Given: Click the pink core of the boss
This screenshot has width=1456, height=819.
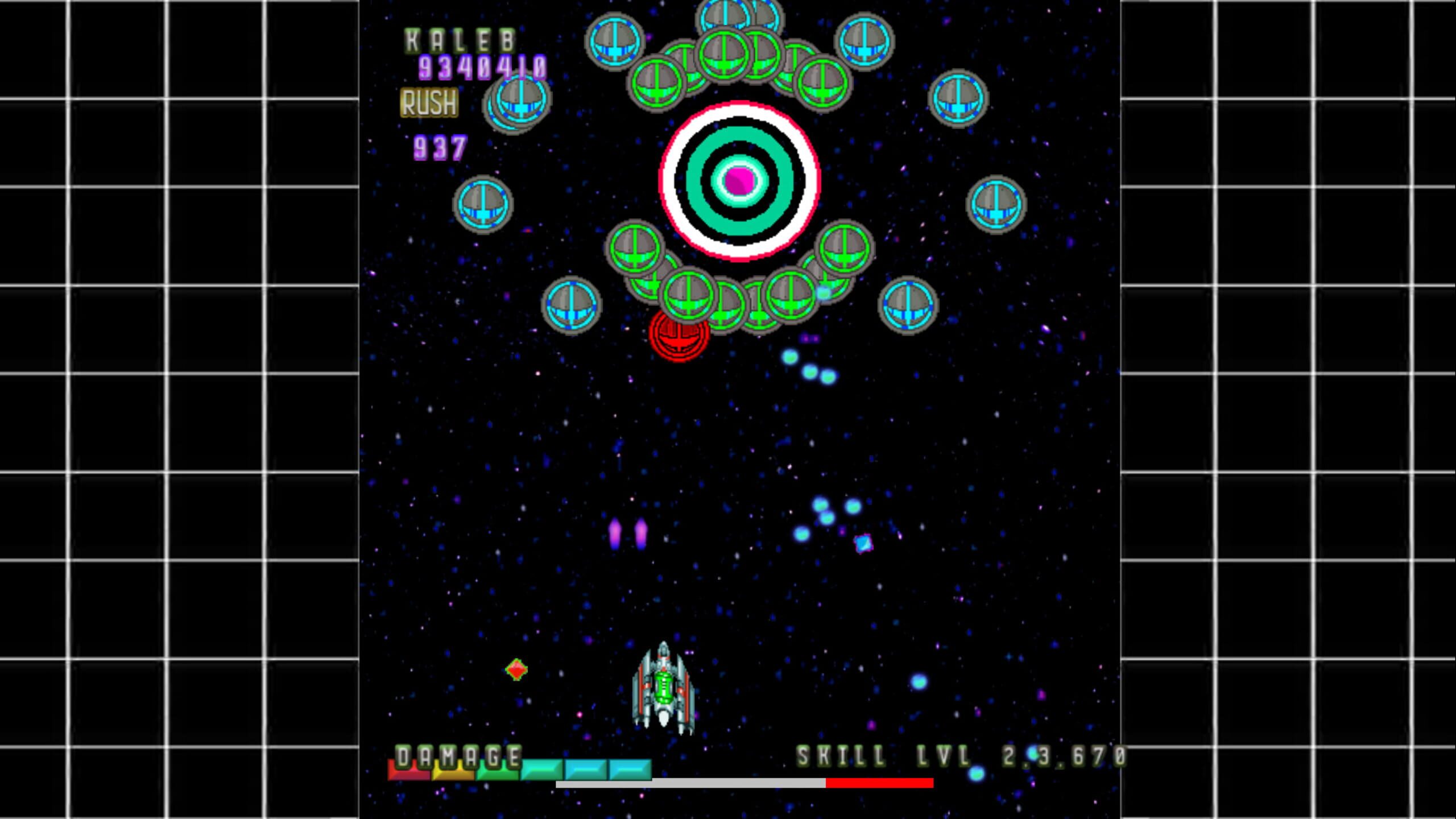Looking at the screenshot, I should [739, 182].
